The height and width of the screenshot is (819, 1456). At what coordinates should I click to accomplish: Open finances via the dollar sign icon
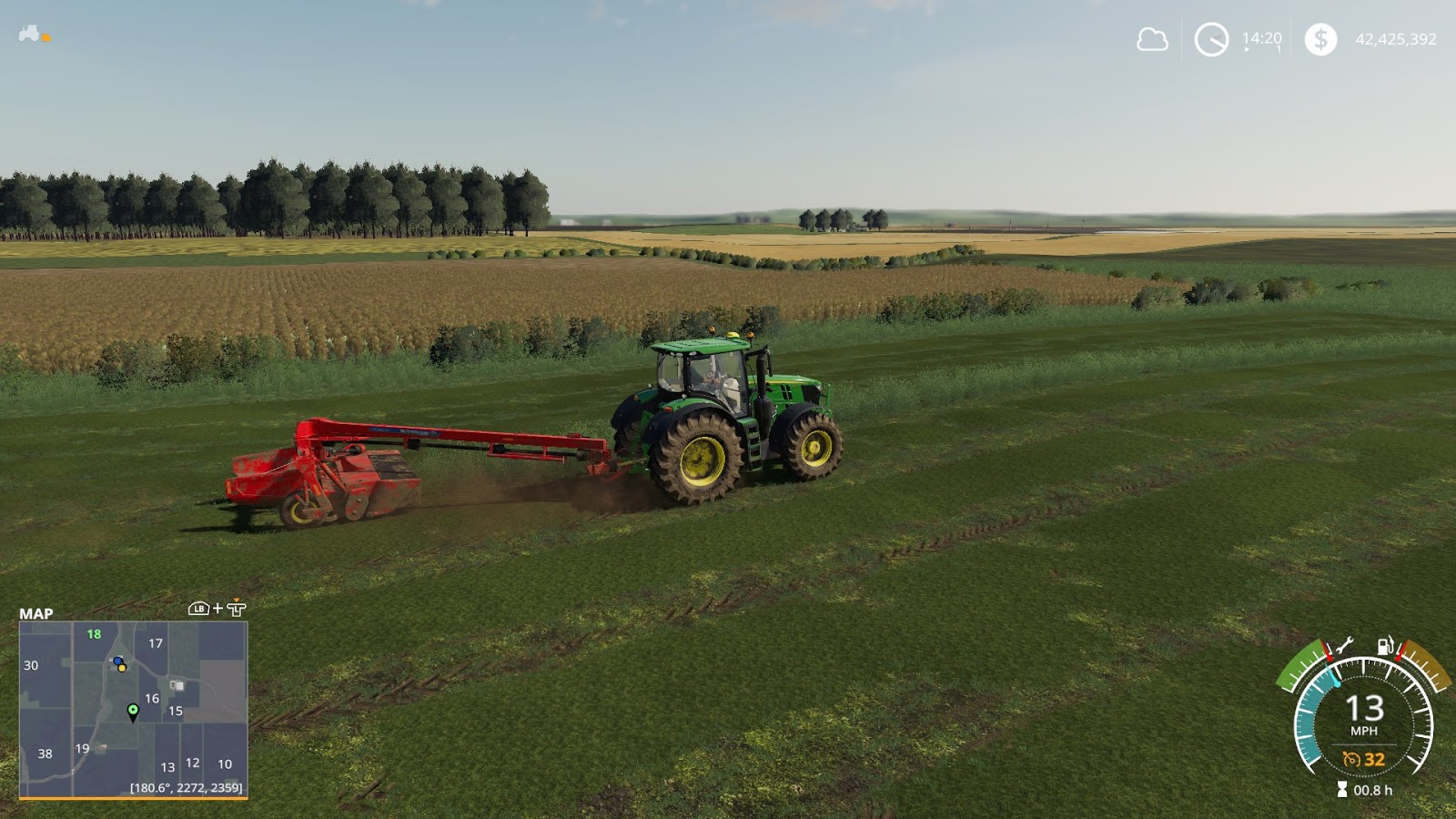[1321, 38]
